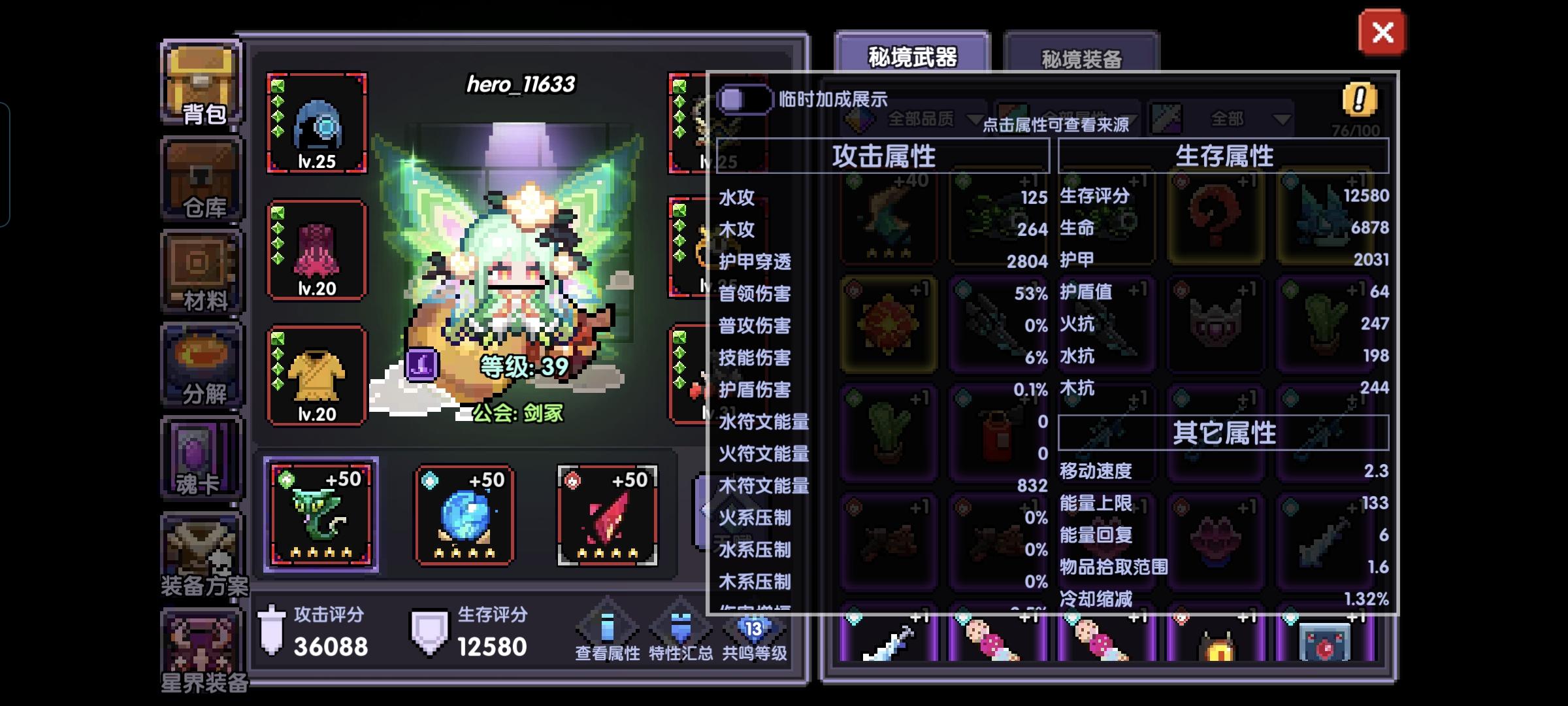Switch to the 秘境装备 tab
The height and width of the screenshot is (706, 1568).
[x=1081, y=58]
